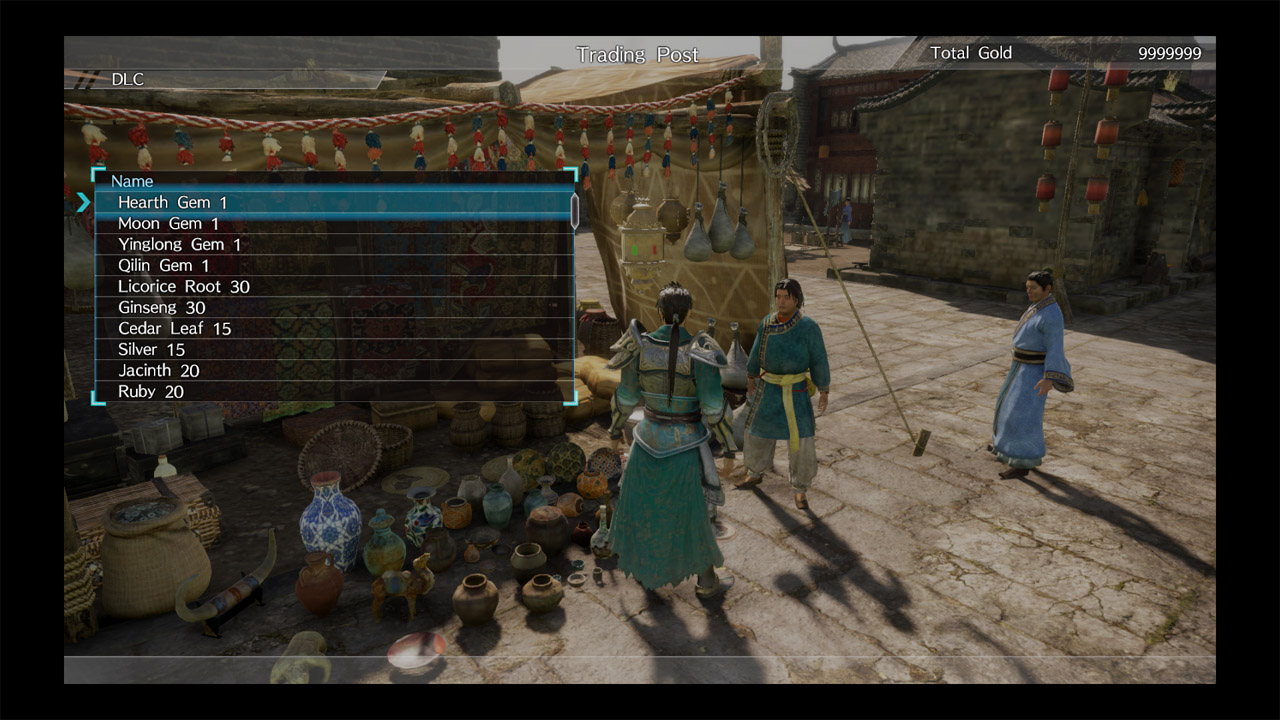Viewport: 1280px width, 720px height.
Task: Select the Qilin Gem item
Action: point(165,265)
